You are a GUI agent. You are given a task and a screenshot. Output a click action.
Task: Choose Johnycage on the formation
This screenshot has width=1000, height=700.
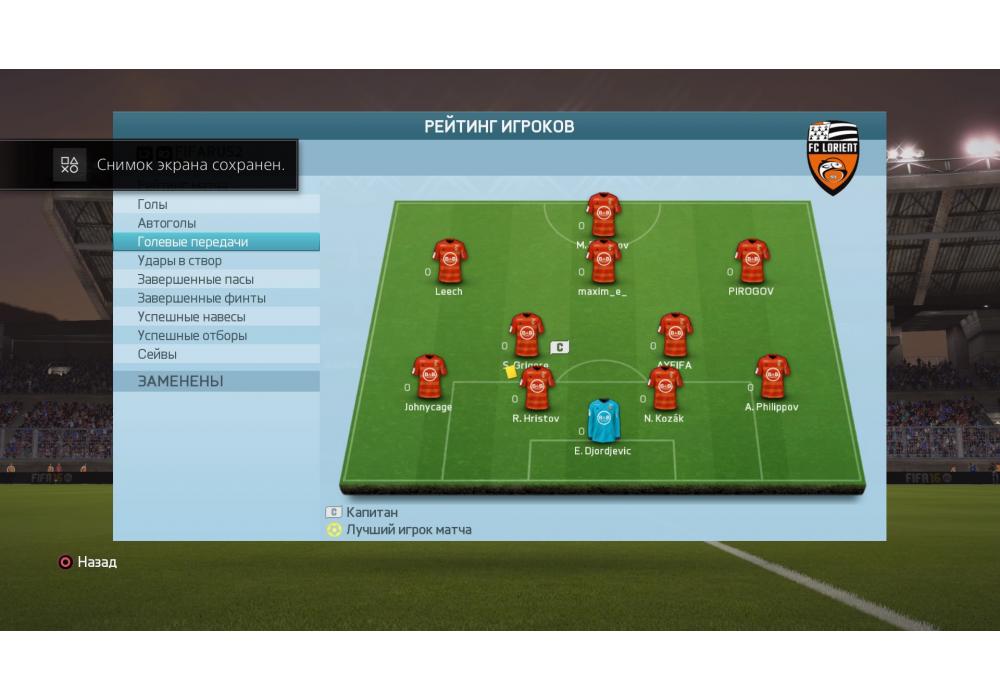428,377
